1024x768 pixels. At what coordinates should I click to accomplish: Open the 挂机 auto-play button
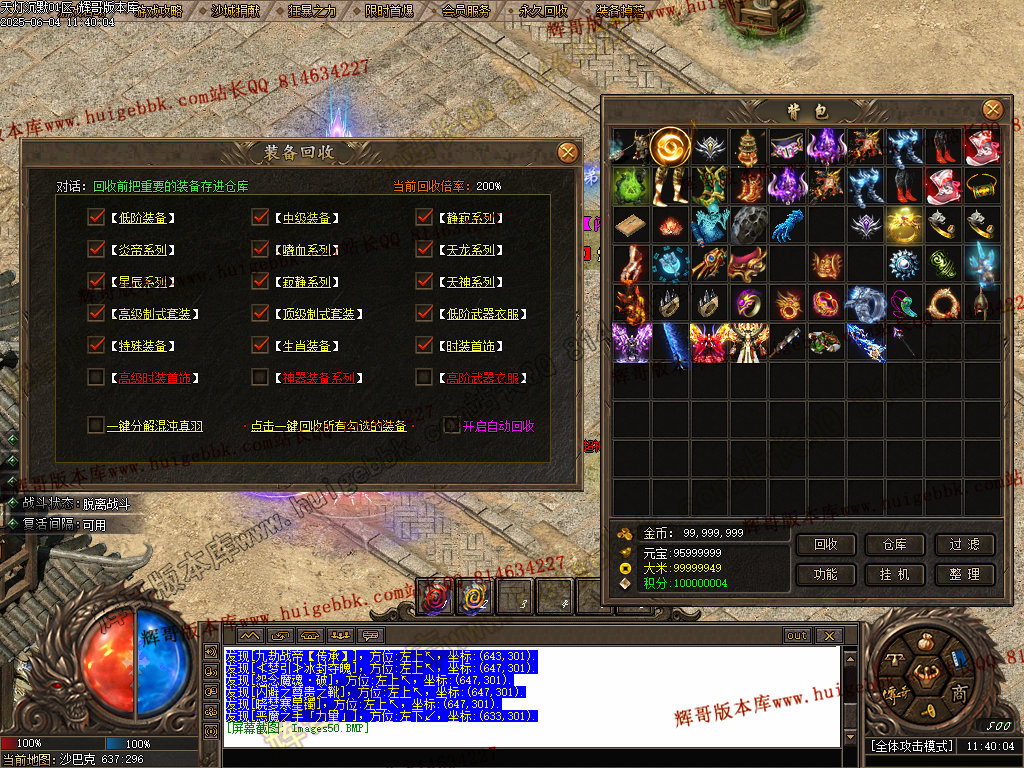coord(895,575)
